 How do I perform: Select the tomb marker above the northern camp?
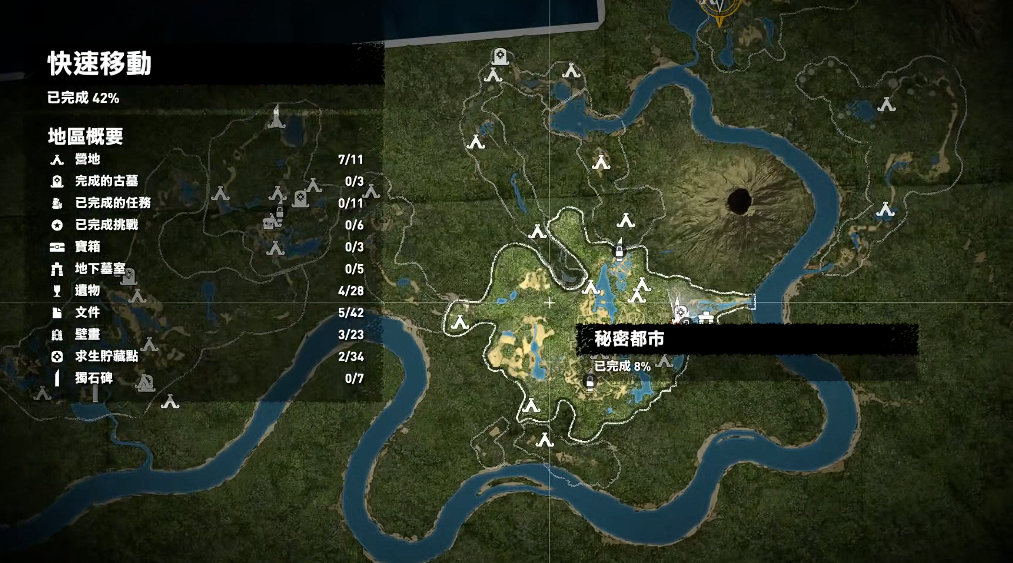point(497,56)
